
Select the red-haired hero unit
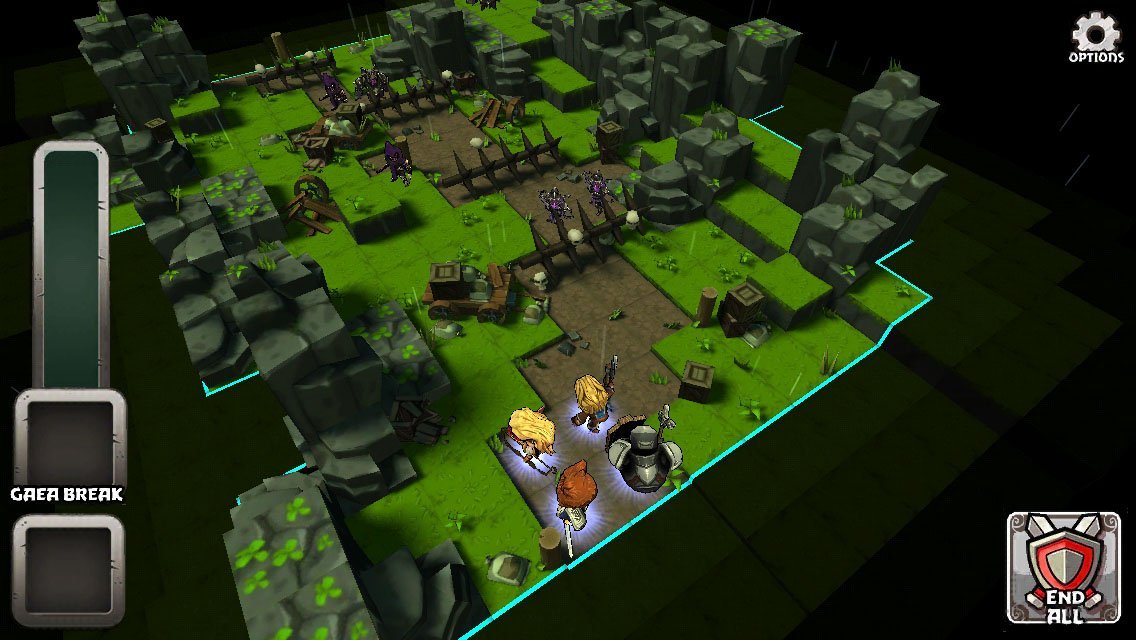[x=576, y=490]
